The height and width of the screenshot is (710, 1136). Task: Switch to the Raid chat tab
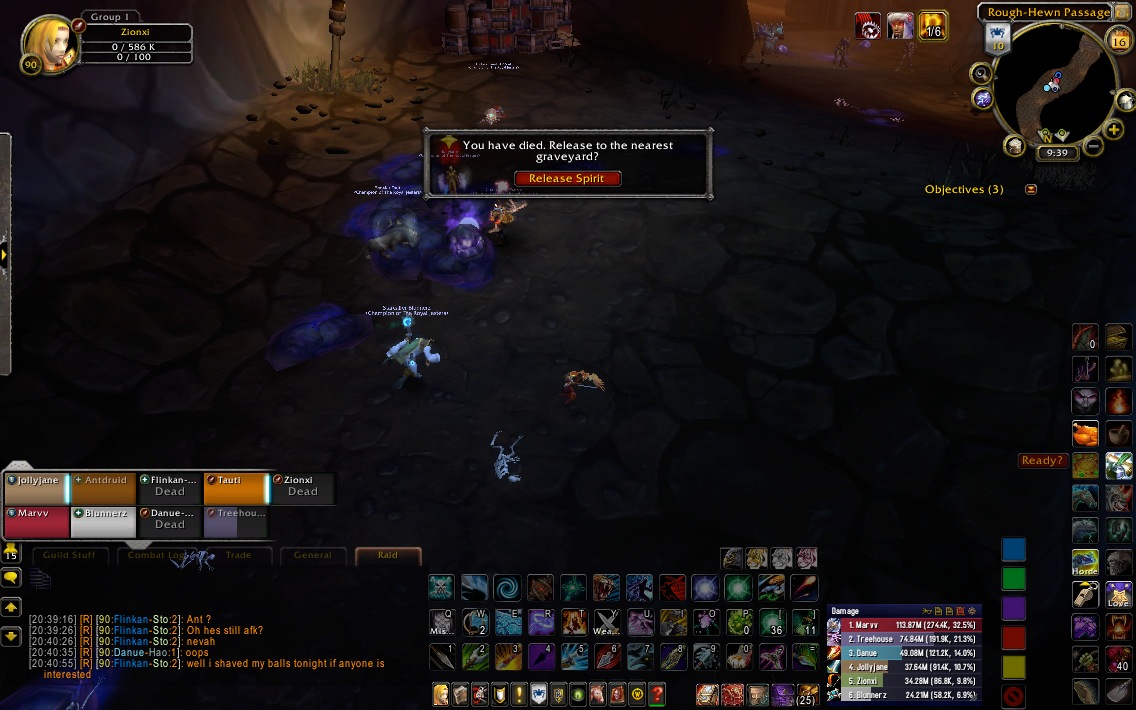tap(387, 555)
